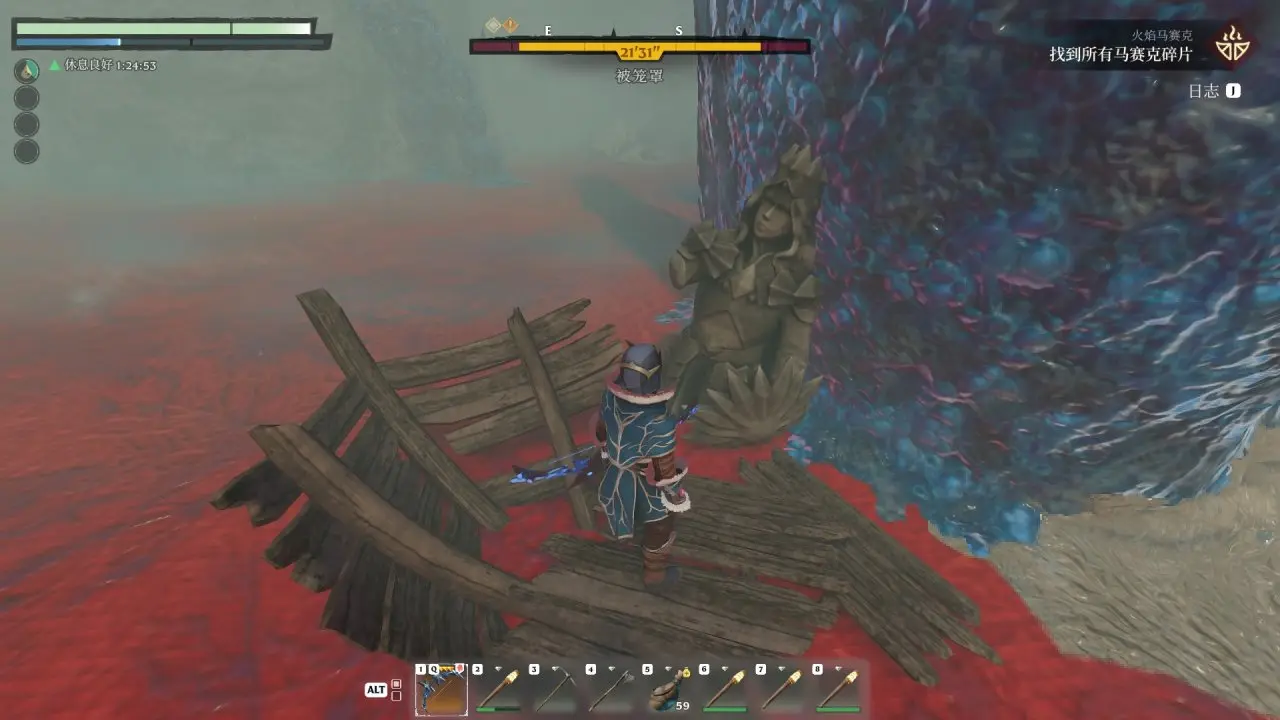Inspect the 休息良好 rested buff icon
Screen dimensions: 1280x720
coord(27,70)
